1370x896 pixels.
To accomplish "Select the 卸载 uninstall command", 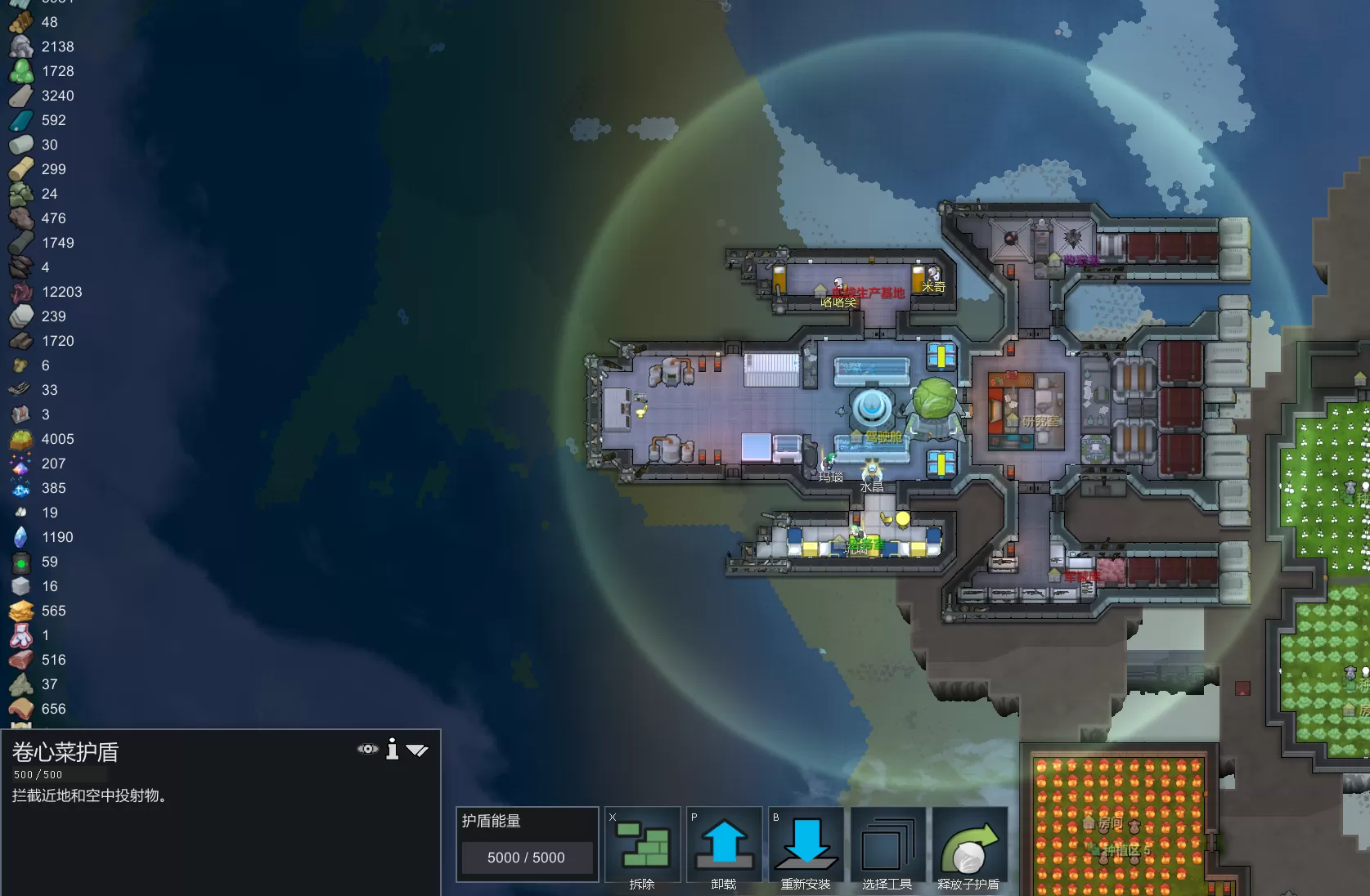I will pyautogui.click(x=724, y=846).
